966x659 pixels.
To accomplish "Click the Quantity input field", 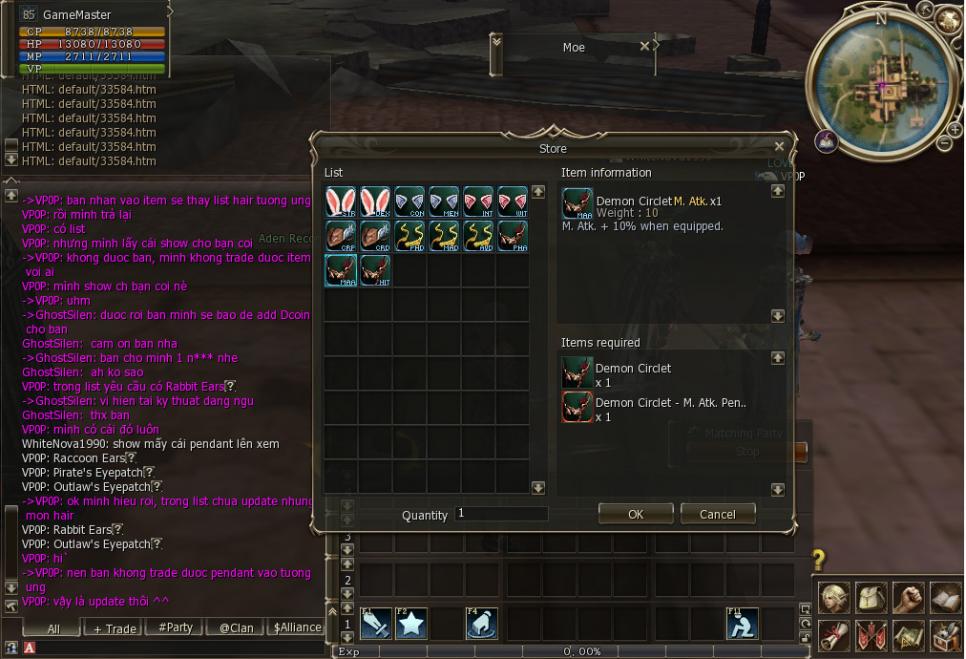I will (x=501, y=514).
